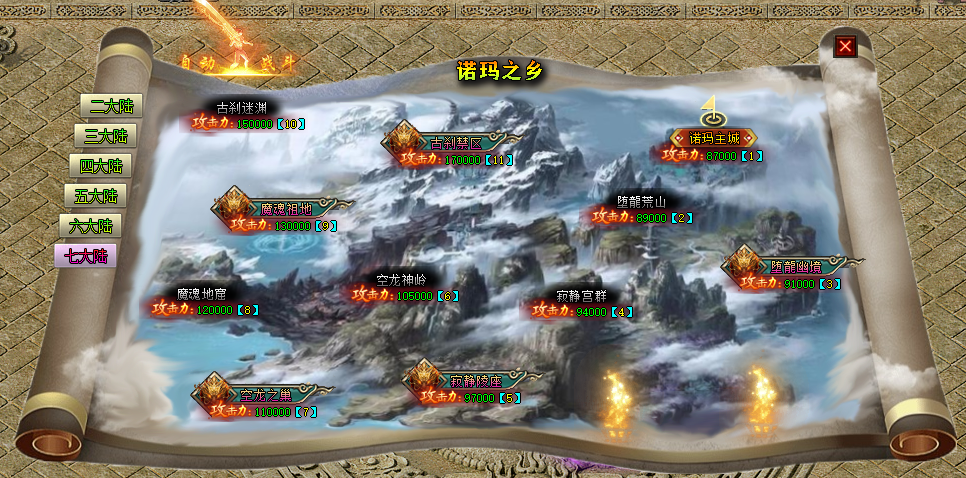Switch to the 三大陆 tab
Image resolution: width=966 pixels, height=478 pixels.
point(104,136)
